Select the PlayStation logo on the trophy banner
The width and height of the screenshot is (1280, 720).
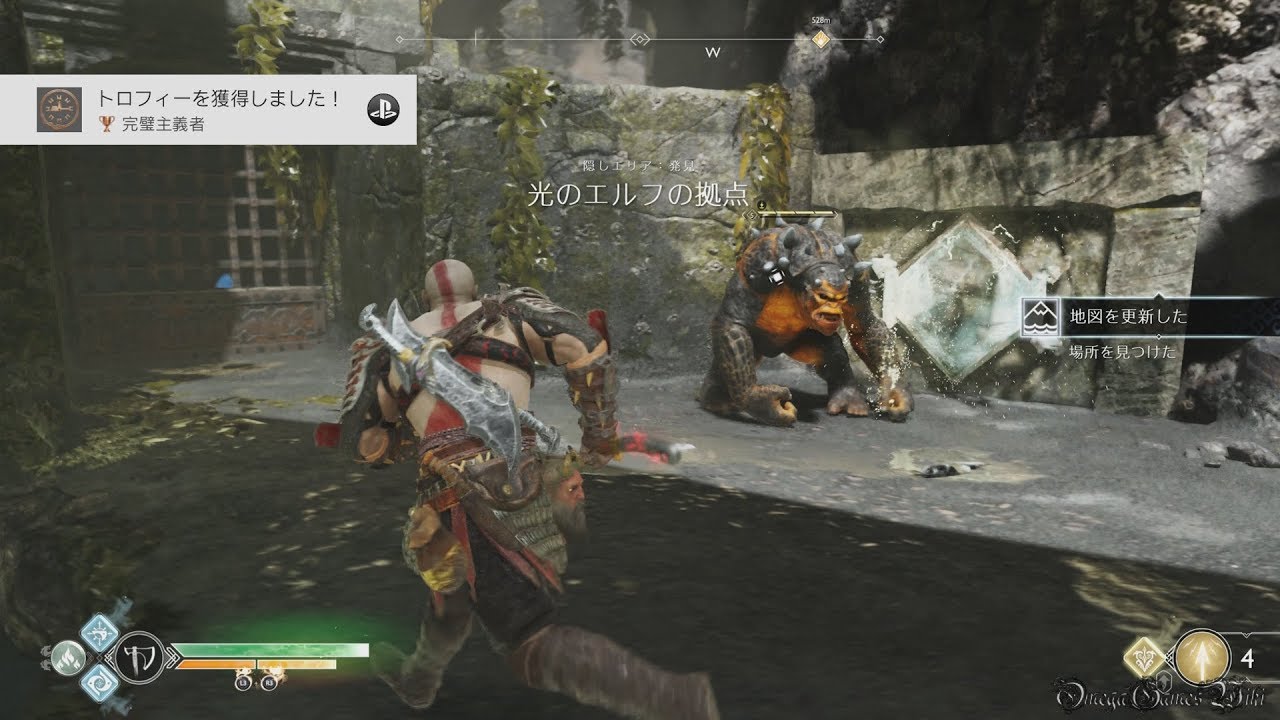380,110
